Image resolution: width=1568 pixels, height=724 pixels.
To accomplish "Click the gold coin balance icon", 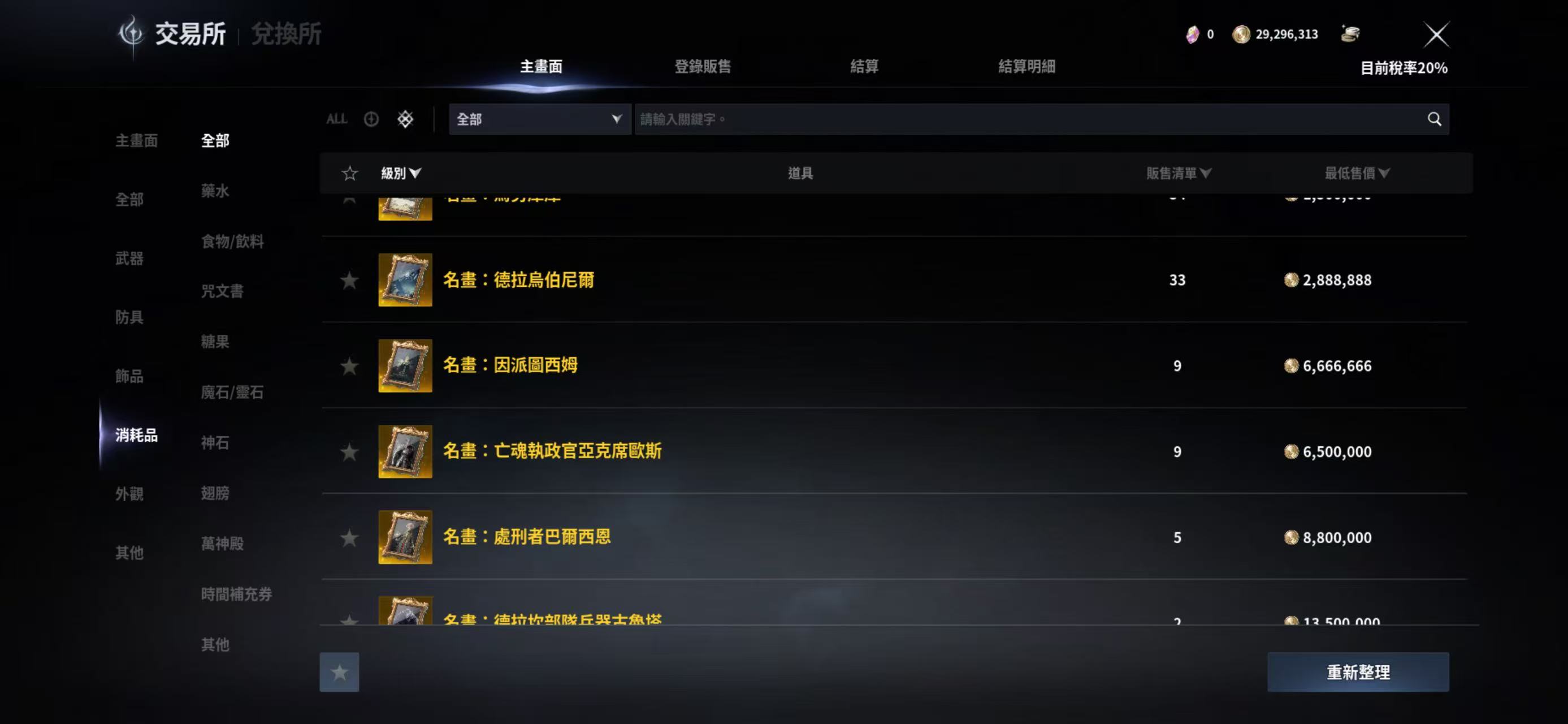I will click(x=1241, y=34).
